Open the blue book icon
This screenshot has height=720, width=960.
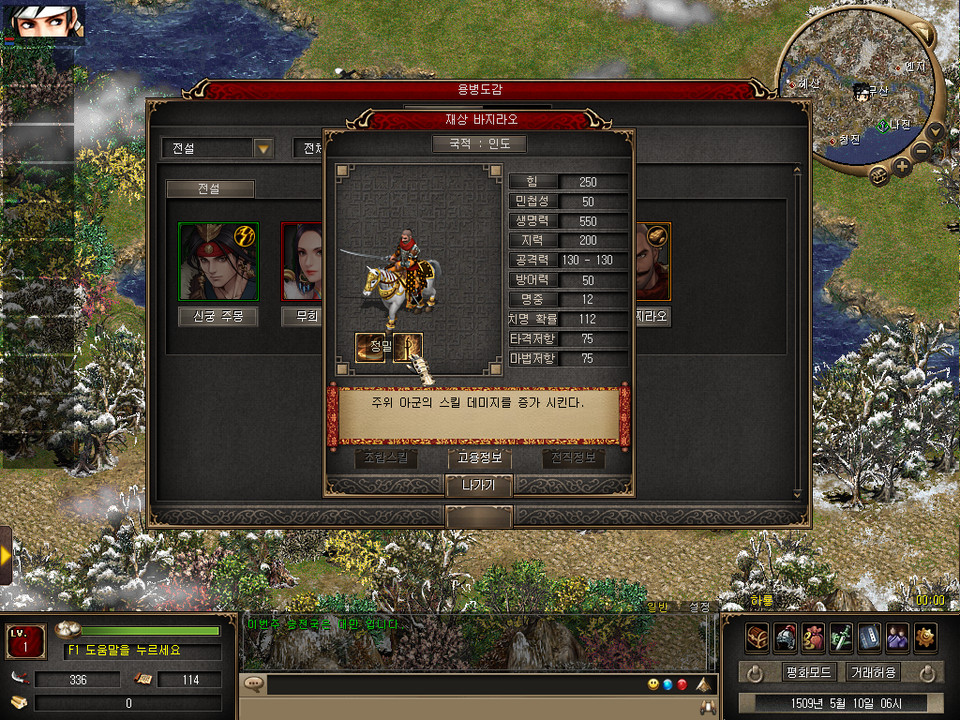(870, 636)
